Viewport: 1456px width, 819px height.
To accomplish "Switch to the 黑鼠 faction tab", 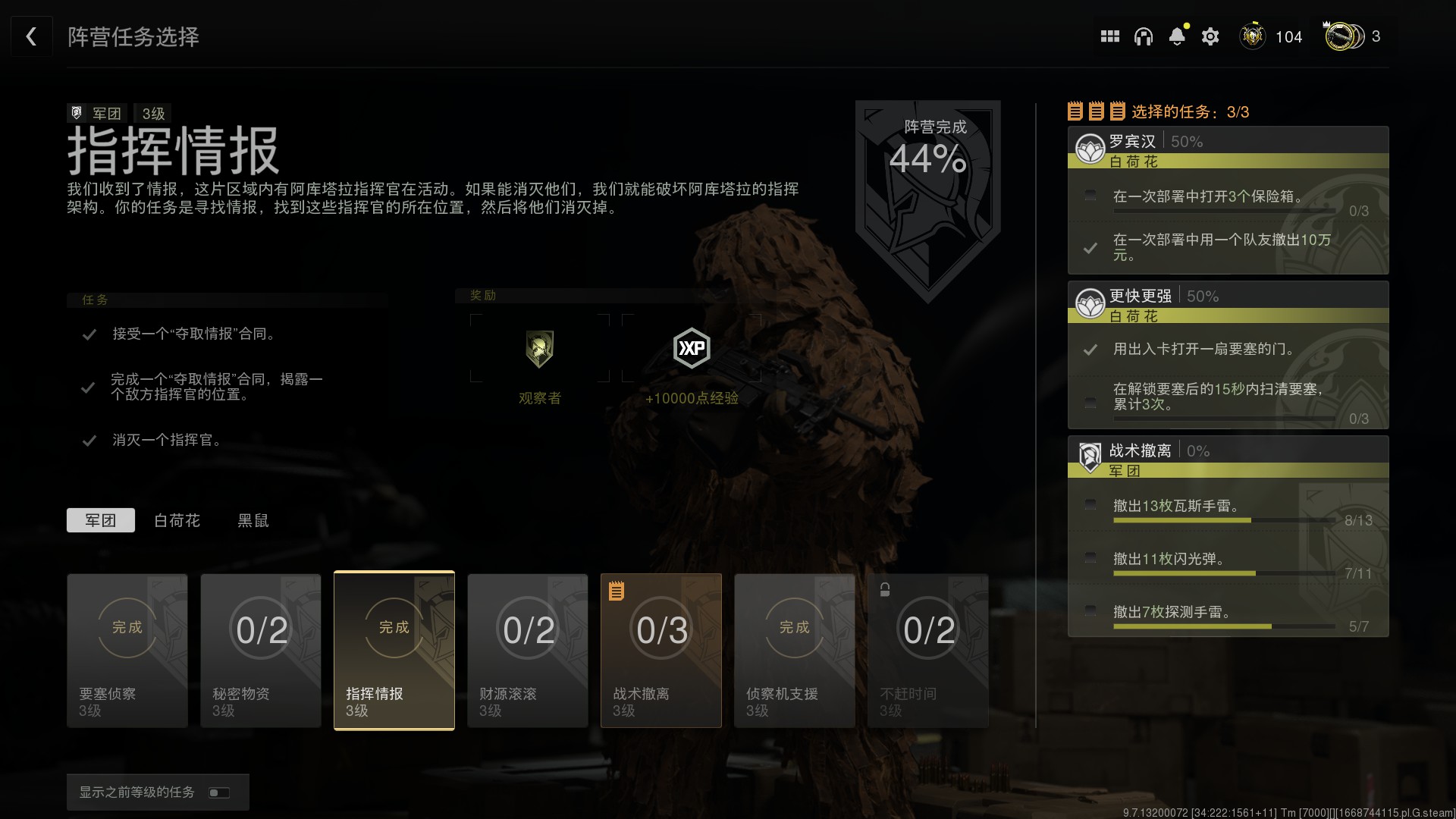I will pyautogui.click(x=253, y=520).
